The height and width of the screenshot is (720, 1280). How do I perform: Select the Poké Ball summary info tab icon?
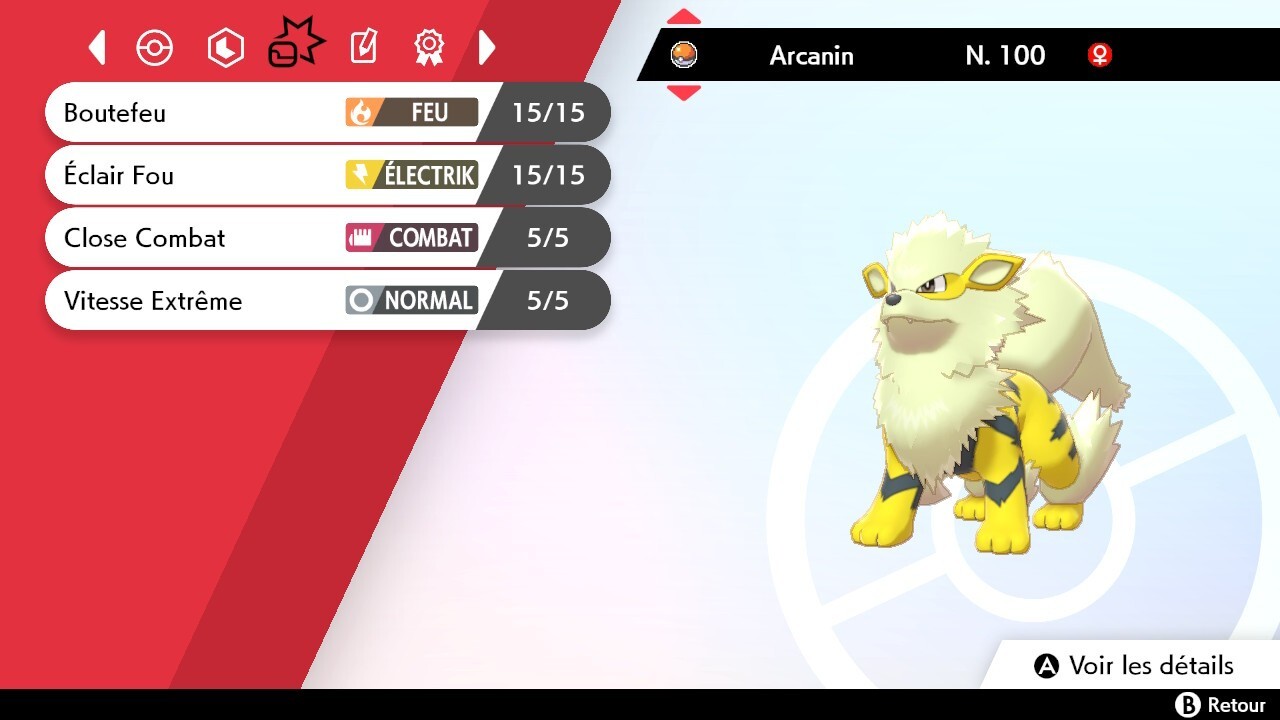click(155, 47)
